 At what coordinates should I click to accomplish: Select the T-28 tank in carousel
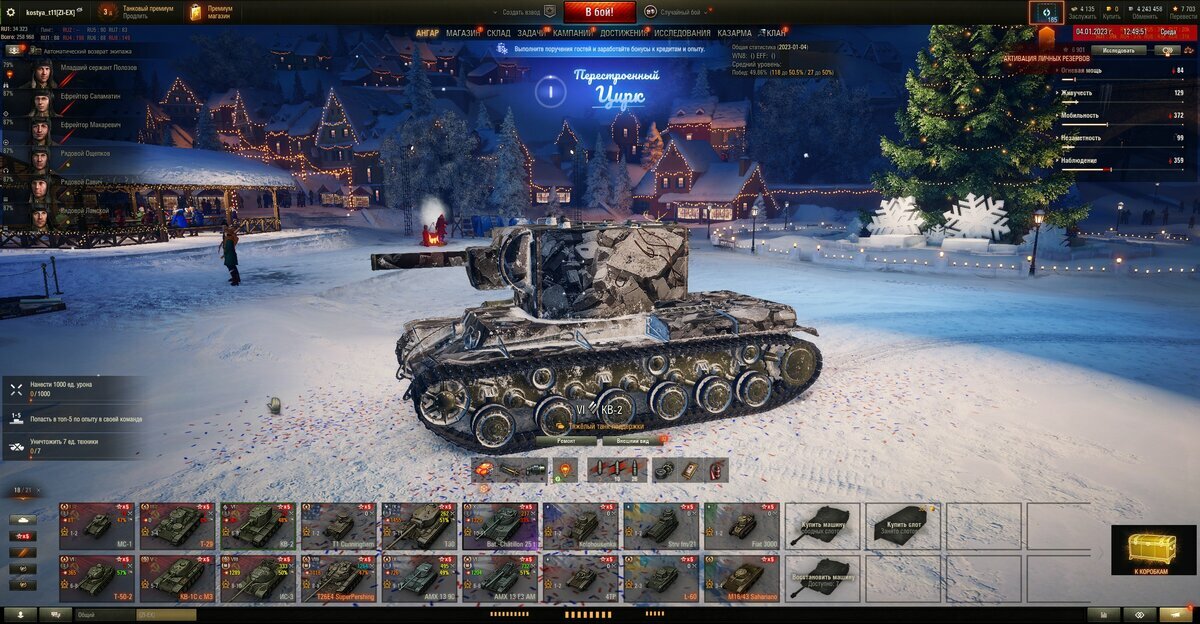[x=177, y=524]
